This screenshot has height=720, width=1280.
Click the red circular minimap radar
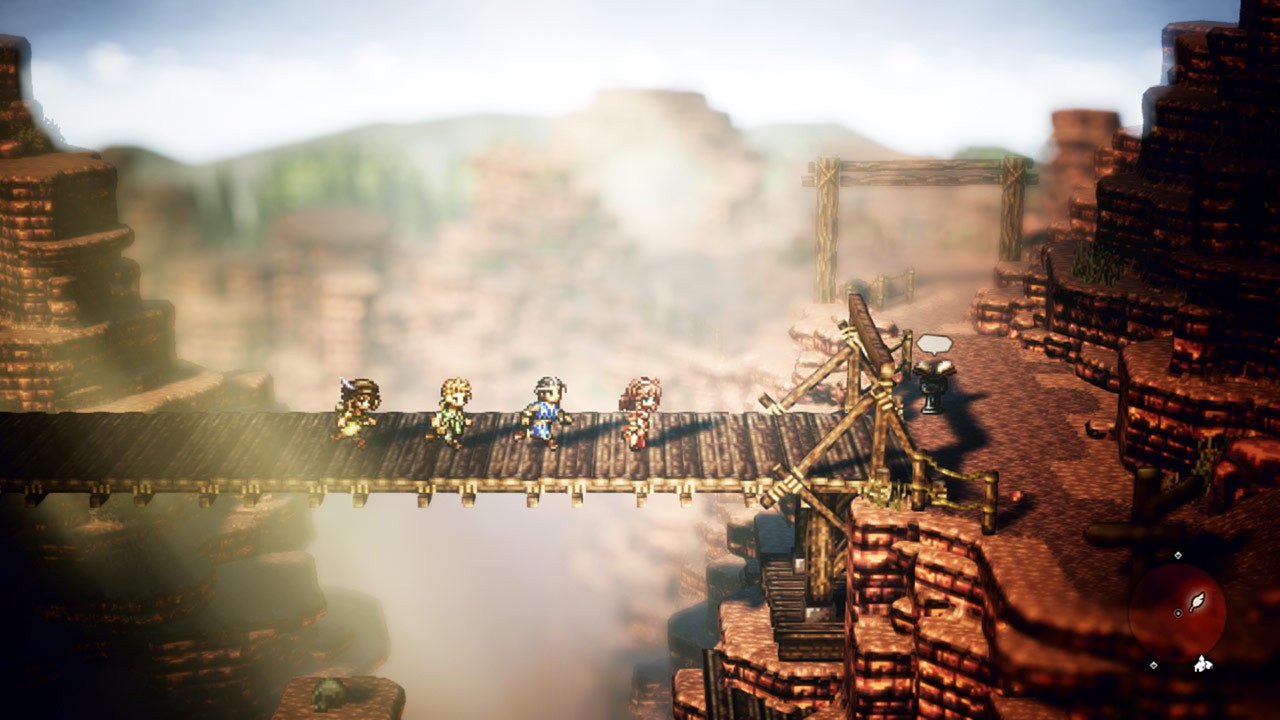[x=1177, y=611]
